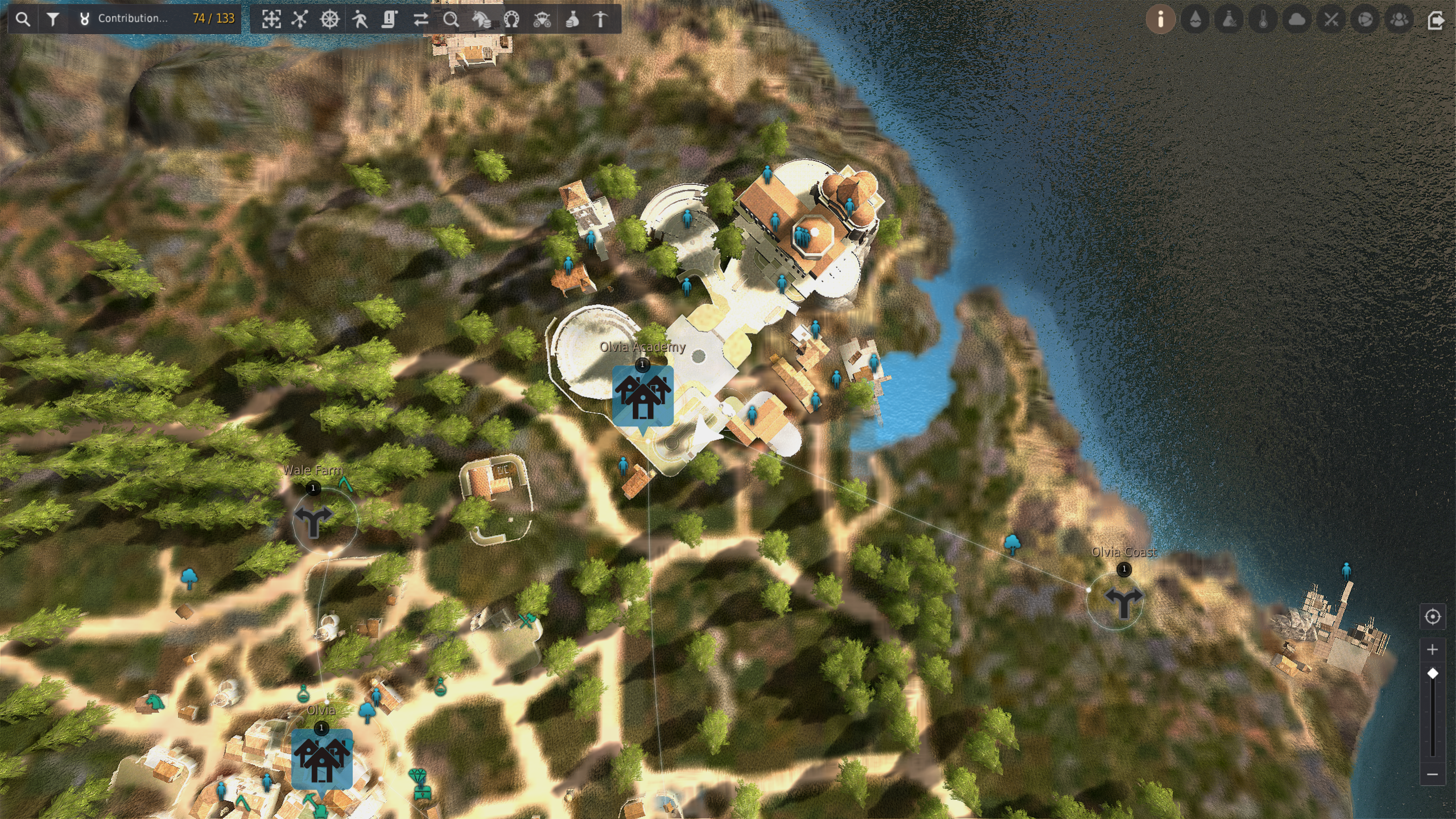Select the Olvia Coast node marker
The width and height of the screenshot is (1456, 819).
coord(1123,601)
